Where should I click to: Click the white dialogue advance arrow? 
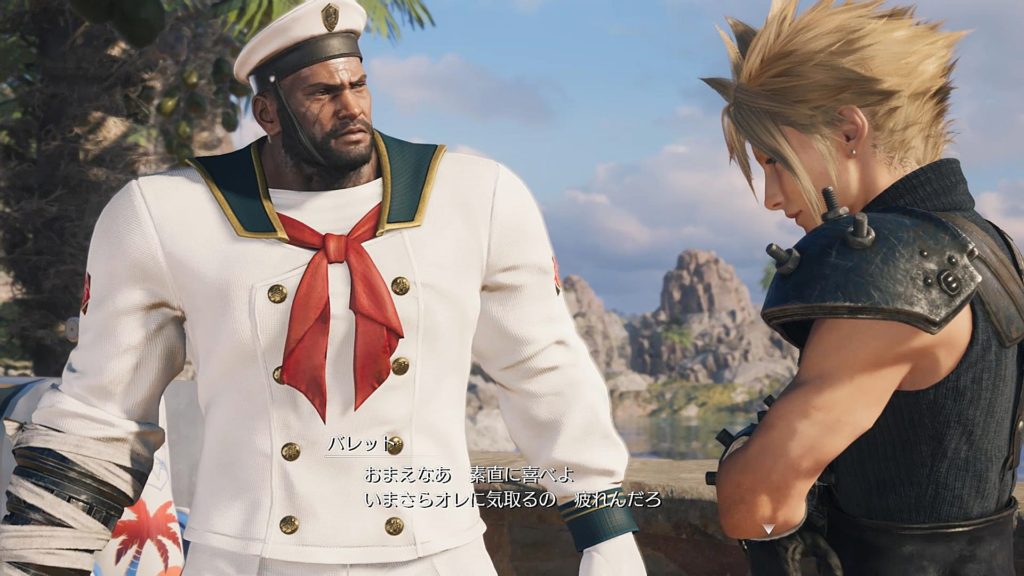(x=768, y=528)
